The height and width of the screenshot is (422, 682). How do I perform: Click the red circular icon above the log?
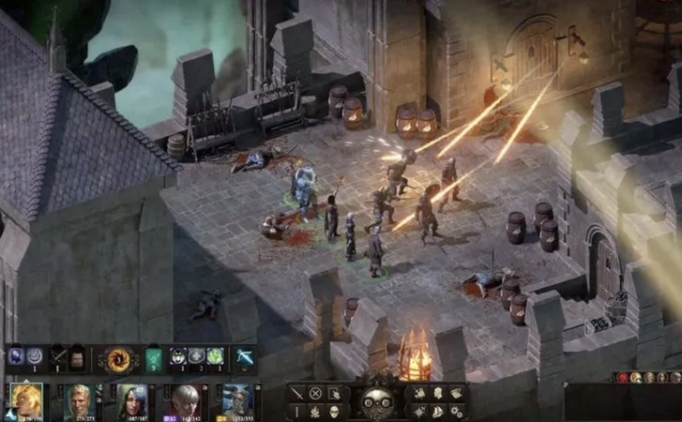coord(621,377)
